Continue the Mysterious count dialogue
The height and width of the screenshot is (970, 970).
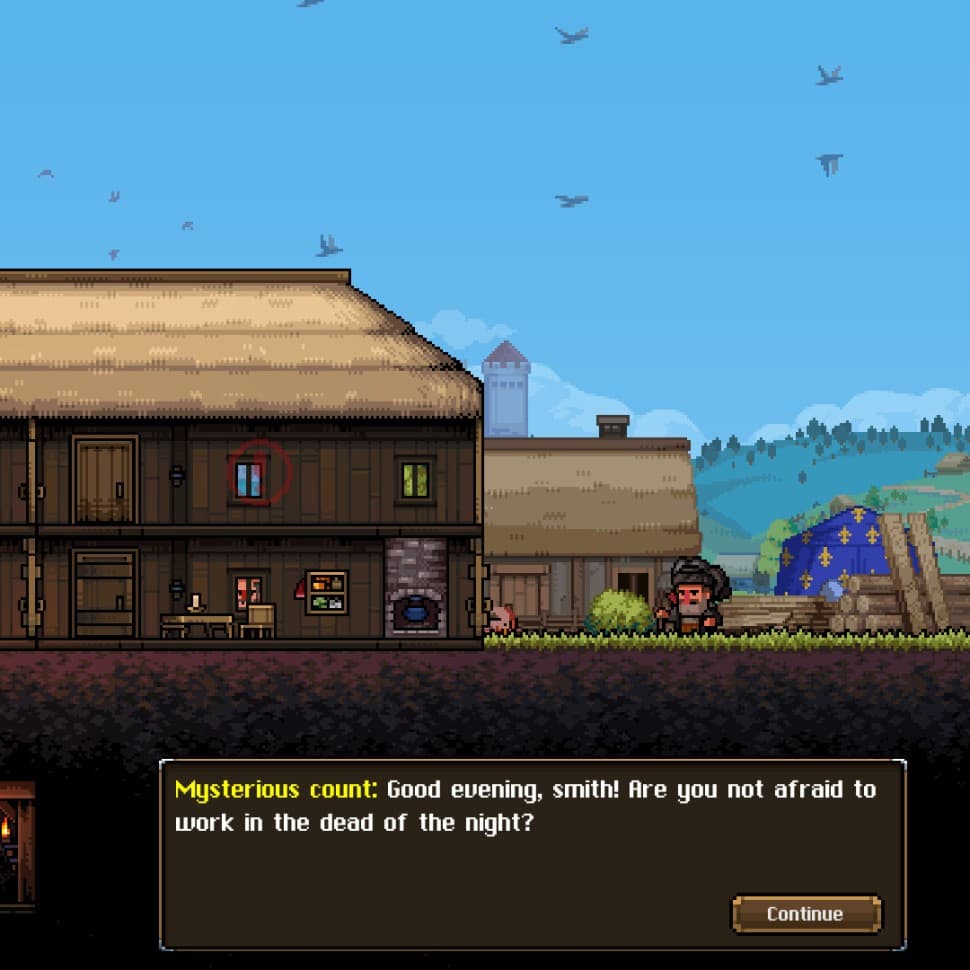pyautogui.click(x=806, y=914)
